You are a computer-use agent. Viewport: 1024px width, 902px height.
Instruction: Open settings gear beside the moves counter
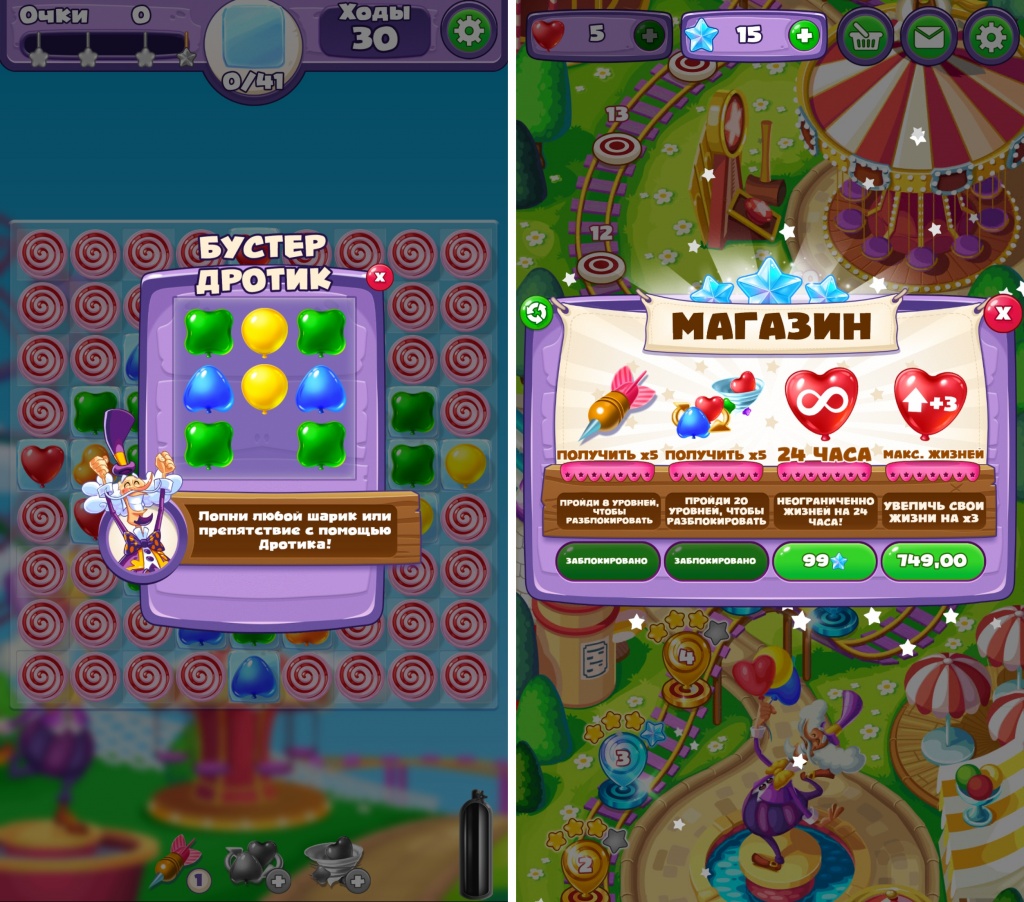pos(467,32)
